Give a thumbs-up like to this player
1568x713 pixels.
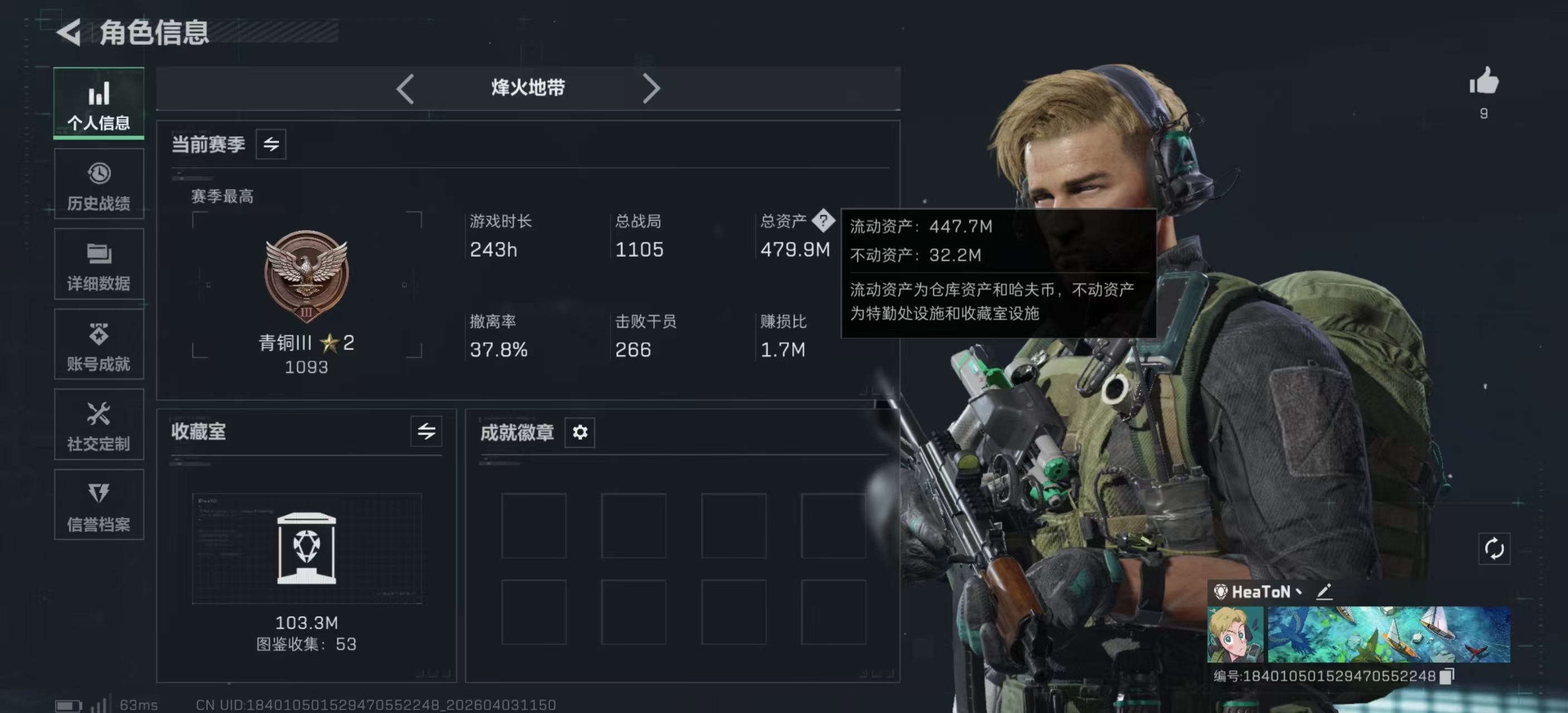point(1483,84)
